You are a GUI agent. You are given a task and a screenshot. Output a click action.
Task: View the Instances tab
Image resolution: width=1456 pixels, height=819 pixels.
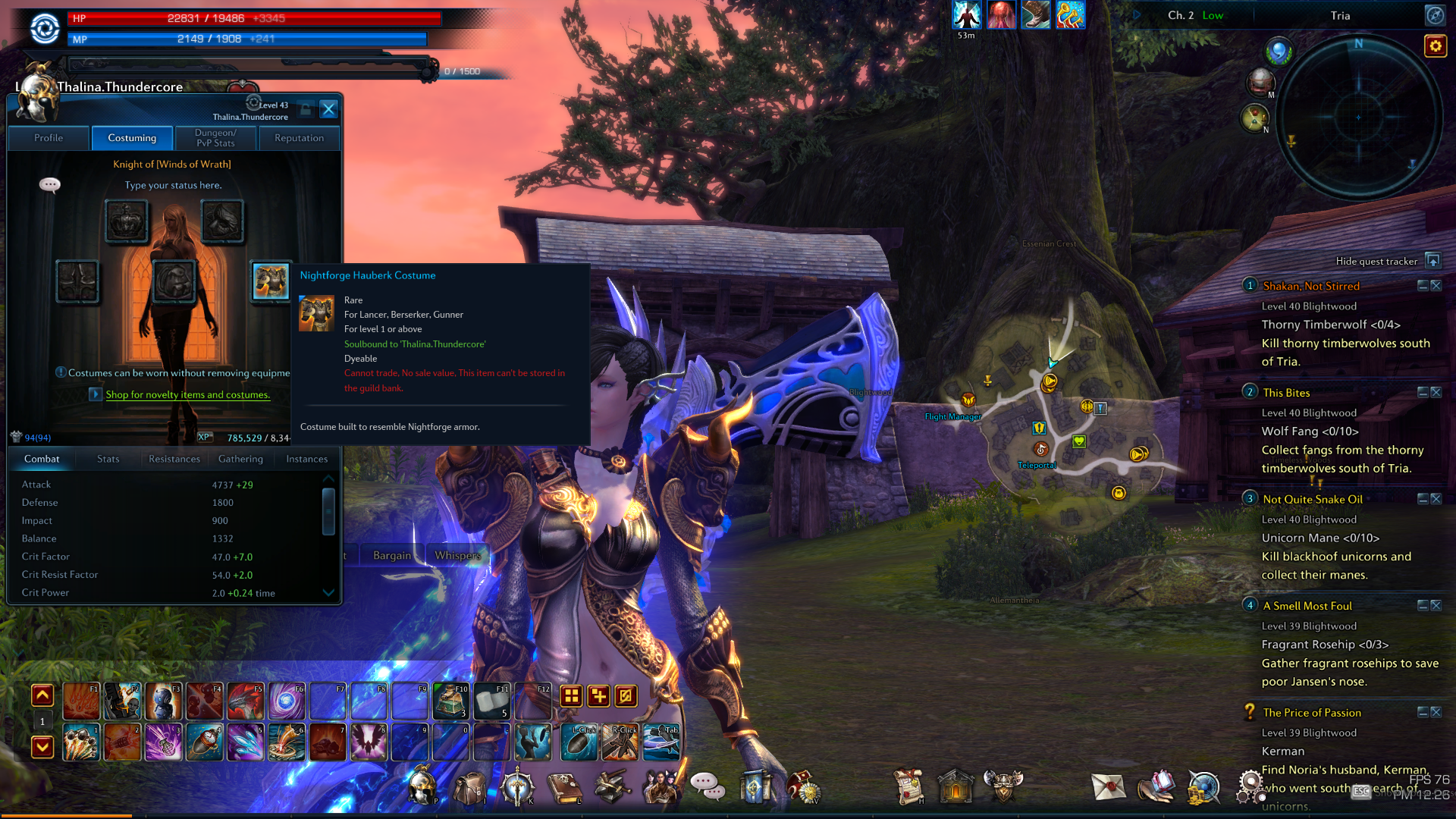306,459
